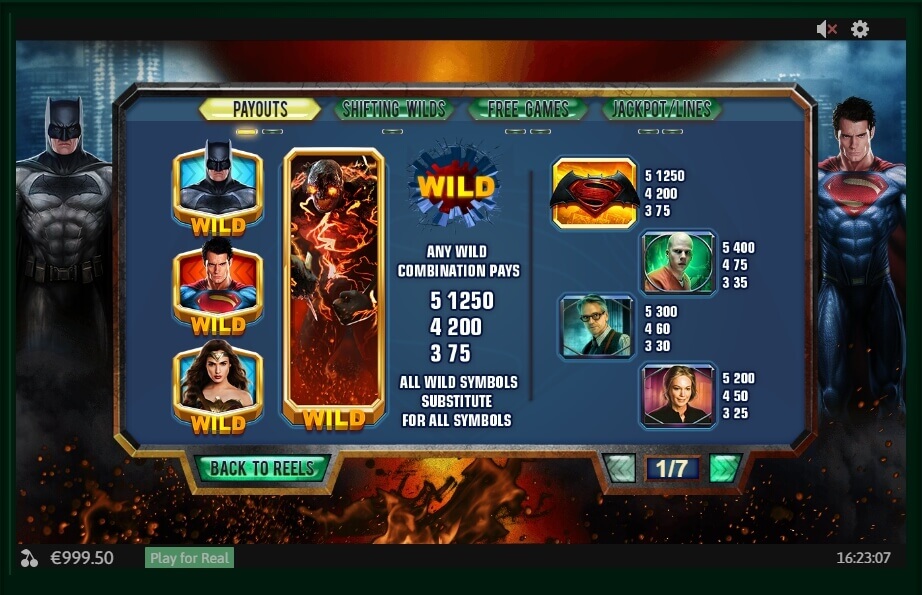This screenshot has height=595, width=922.
Task: Select the Jackpot/Lines tab
Action: (661, 109)
